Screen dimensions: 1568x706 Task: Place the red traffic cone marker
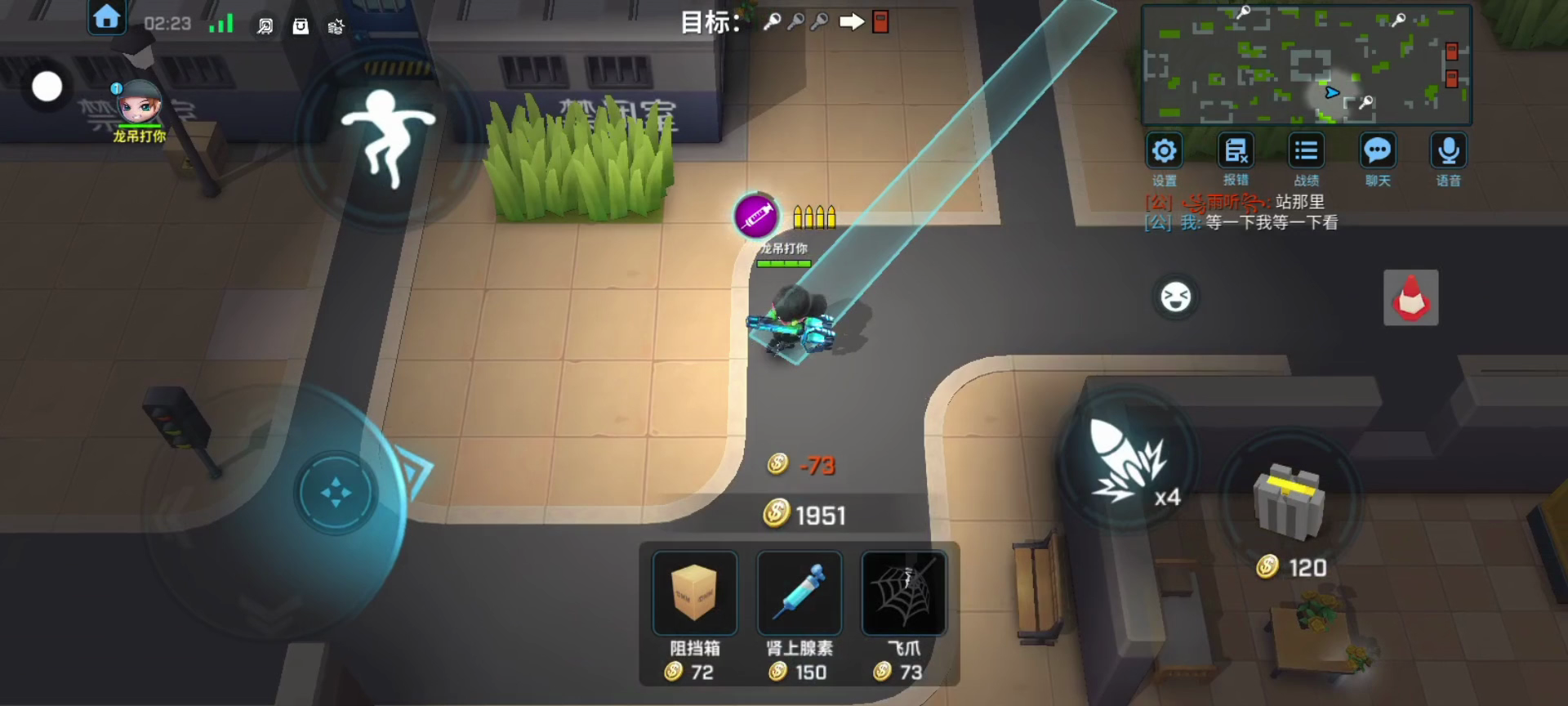[1410, 297]
